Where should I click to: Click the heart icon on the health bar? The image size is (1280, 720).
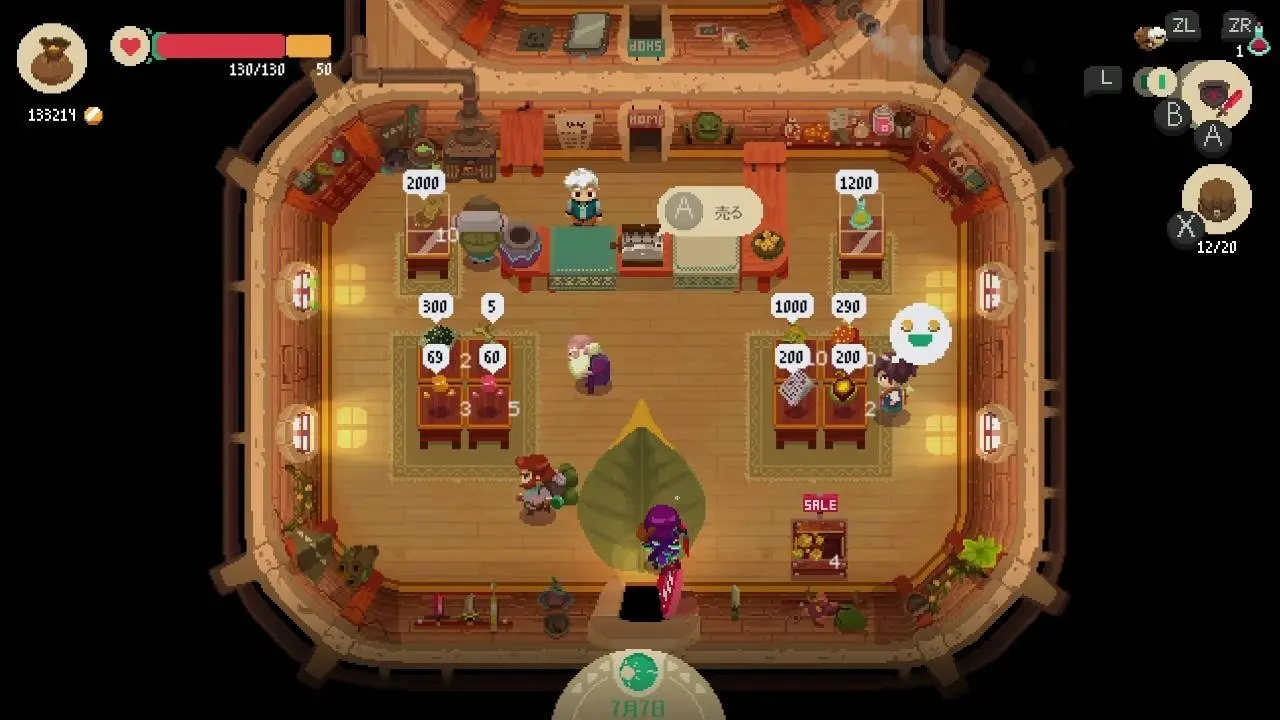[128, 44]
